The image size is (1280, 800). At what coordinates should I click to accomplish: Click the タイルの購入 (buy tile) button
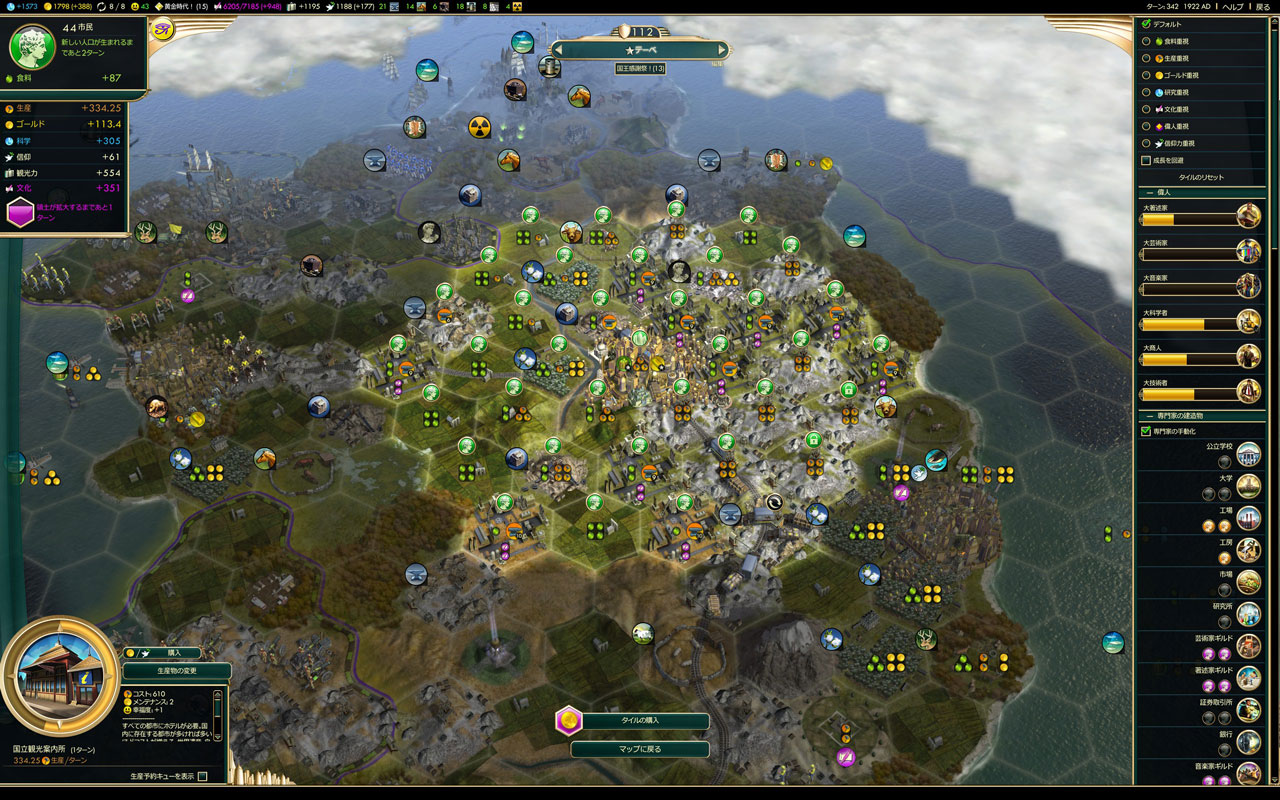tap(640, 720)
